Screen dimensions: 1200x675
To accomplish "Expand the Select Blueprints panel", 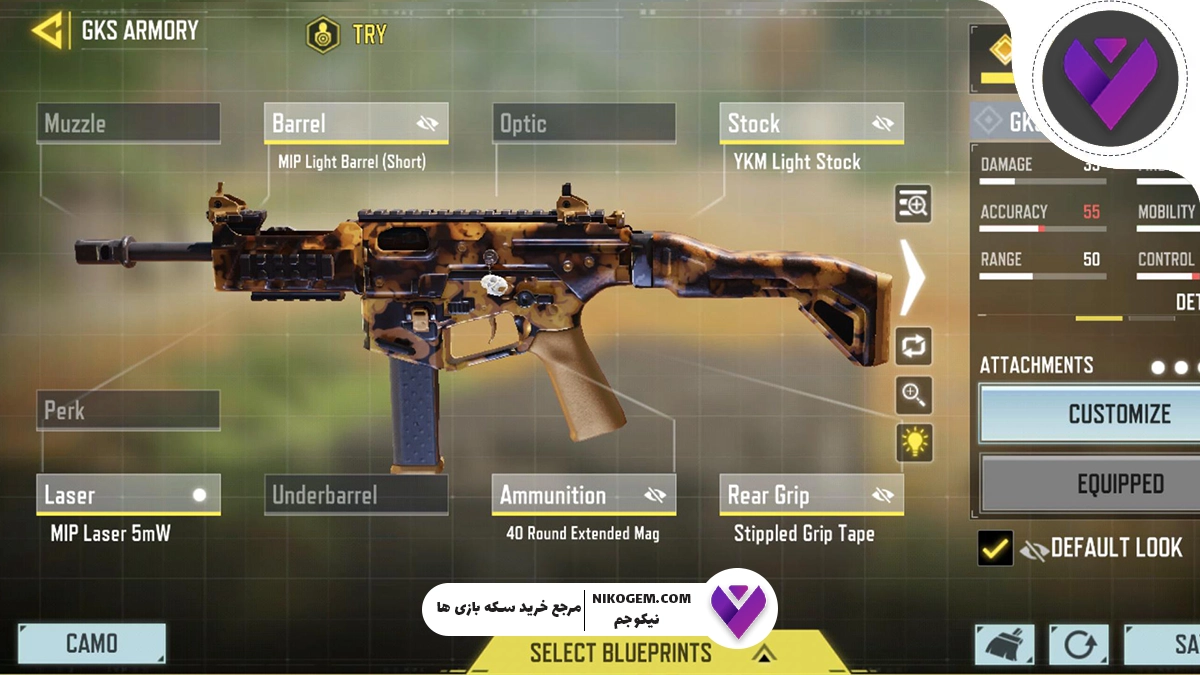I will [620, 653].
